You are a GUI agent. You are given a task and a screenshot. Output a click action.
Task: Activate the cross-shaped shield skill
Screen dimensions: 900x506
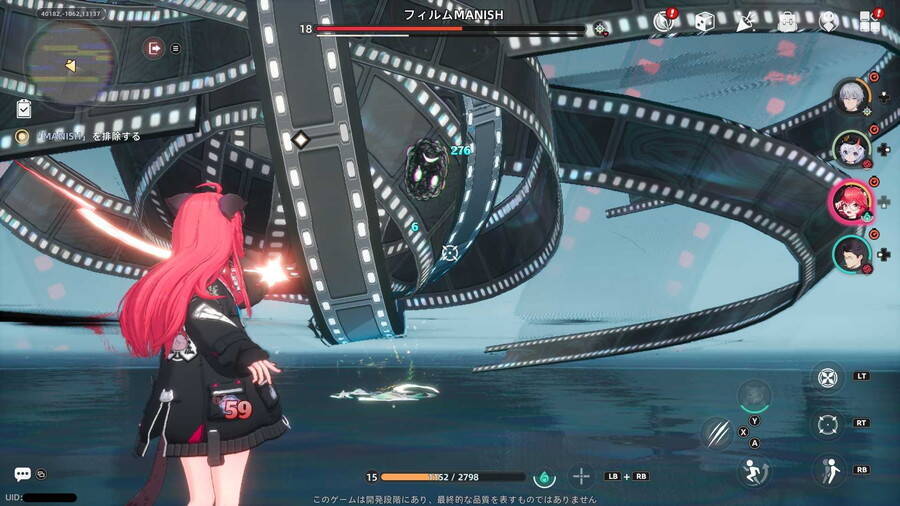point(826,378)
